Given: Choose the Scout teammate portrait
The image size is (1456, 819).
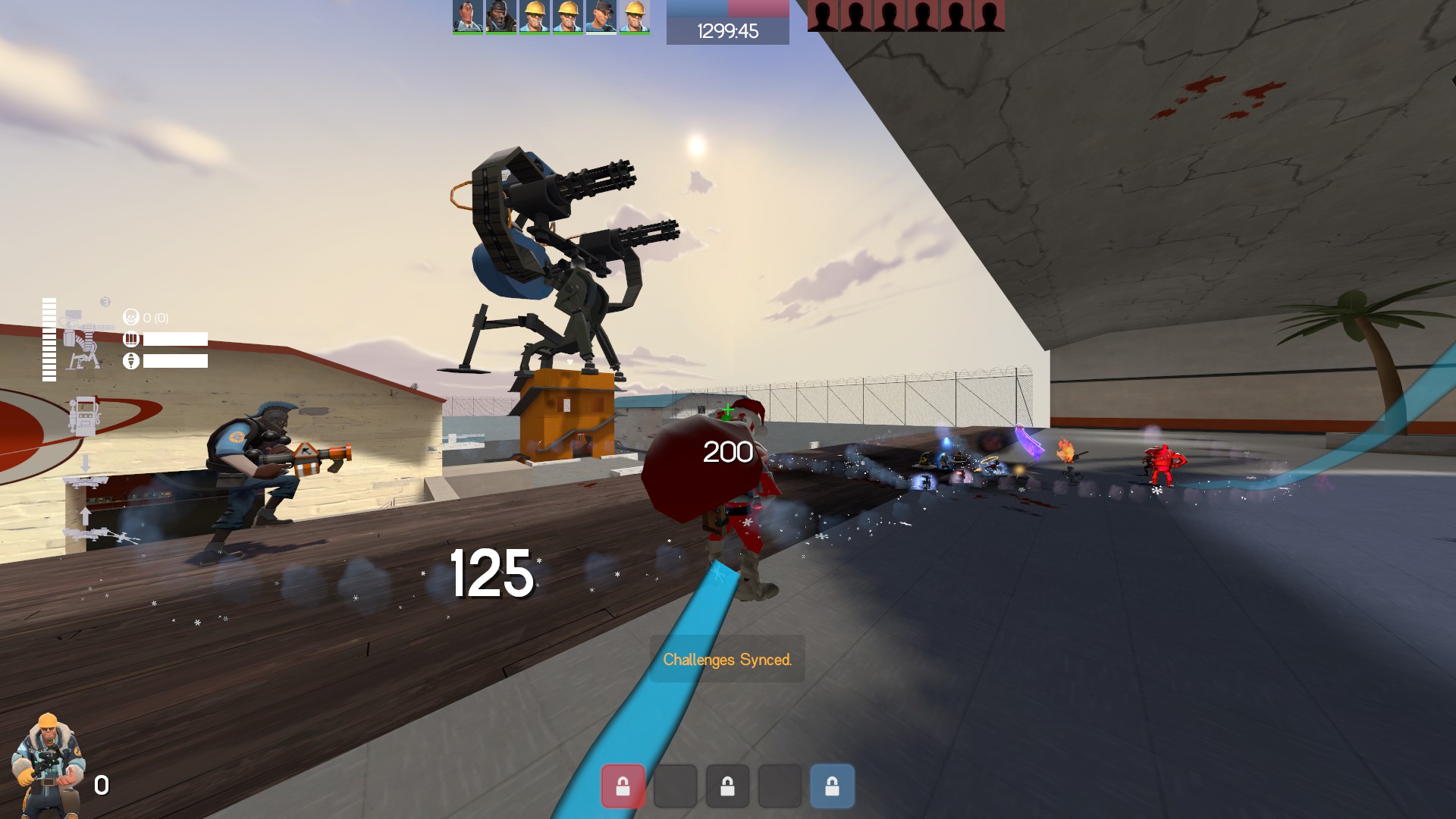Looking at the screenshot, I should click(x=601, y=17).
